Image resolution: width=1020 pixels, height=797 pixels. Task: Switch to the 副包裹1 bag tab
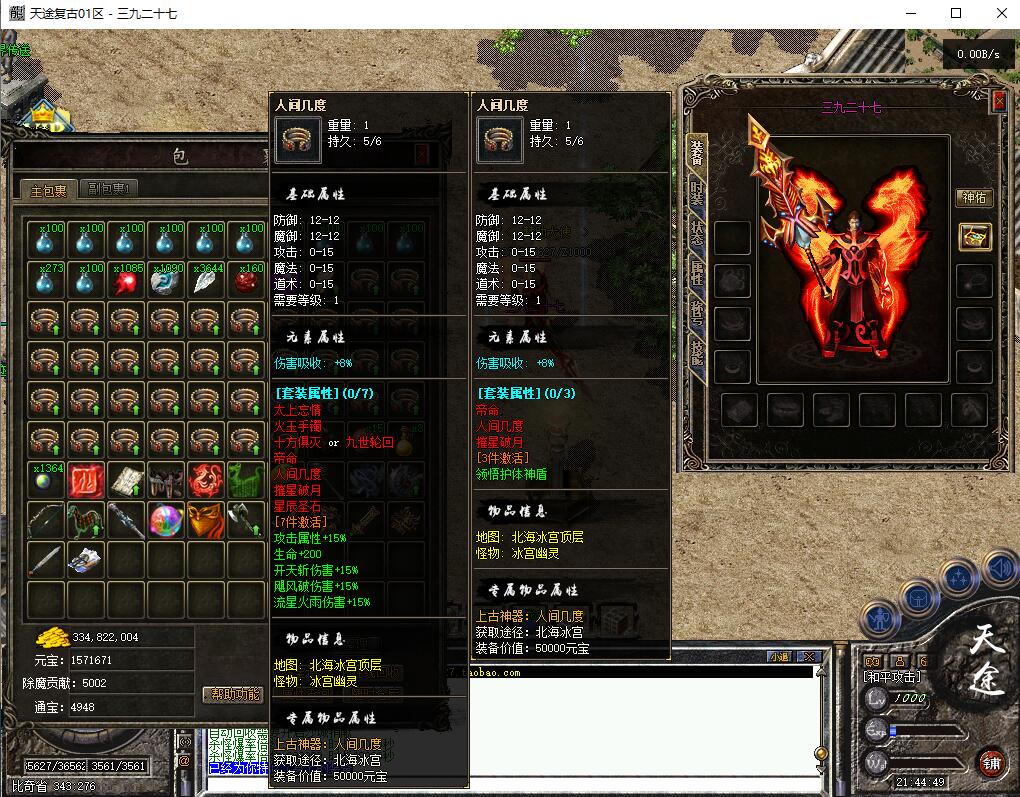tap(111, 189)
